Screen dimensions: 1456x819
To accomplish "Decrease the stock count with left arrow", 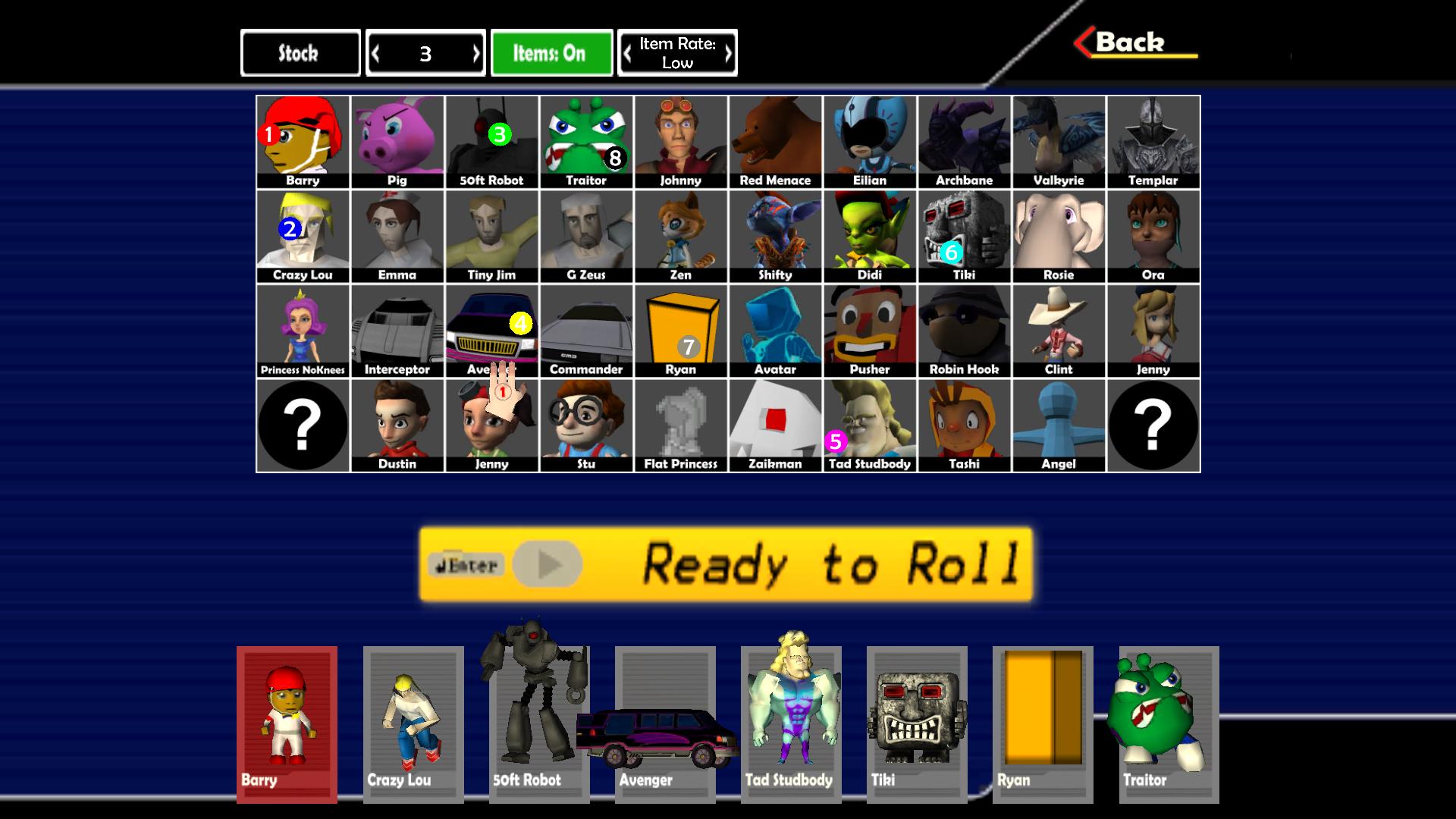I will pos(376,54).
